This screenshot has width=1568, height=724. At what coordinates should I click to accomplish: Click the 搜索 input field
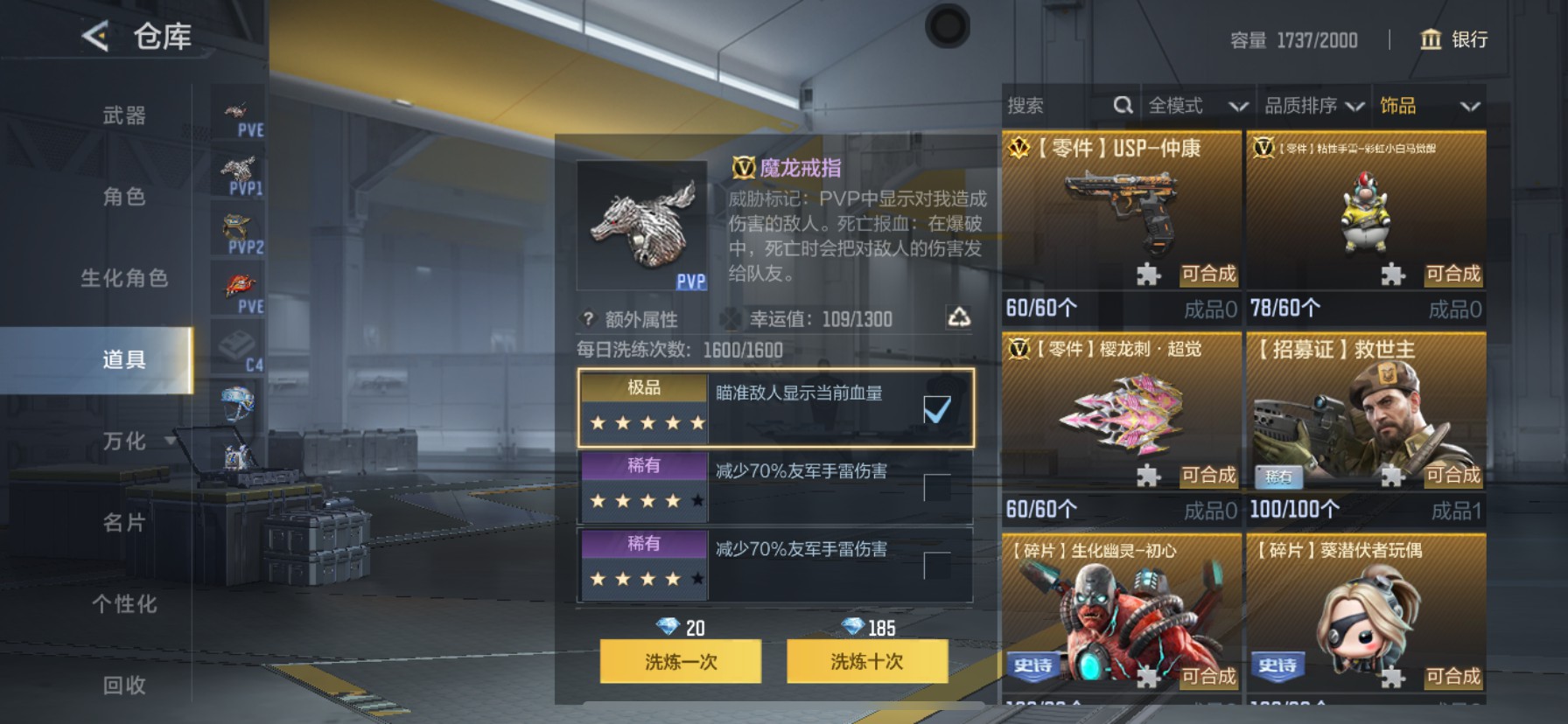click(1050, 105)
